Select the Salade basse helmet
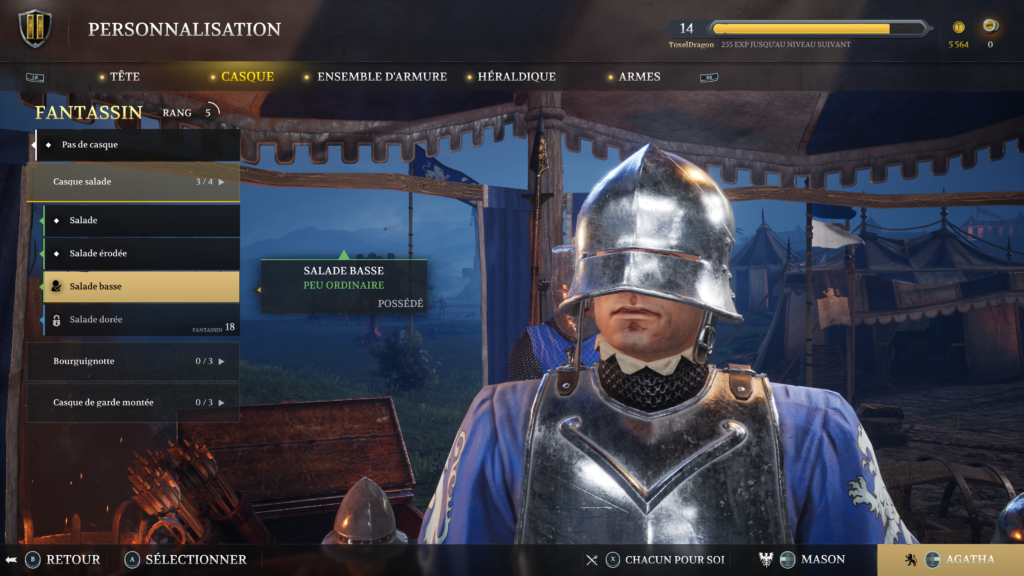 point(141,287)
